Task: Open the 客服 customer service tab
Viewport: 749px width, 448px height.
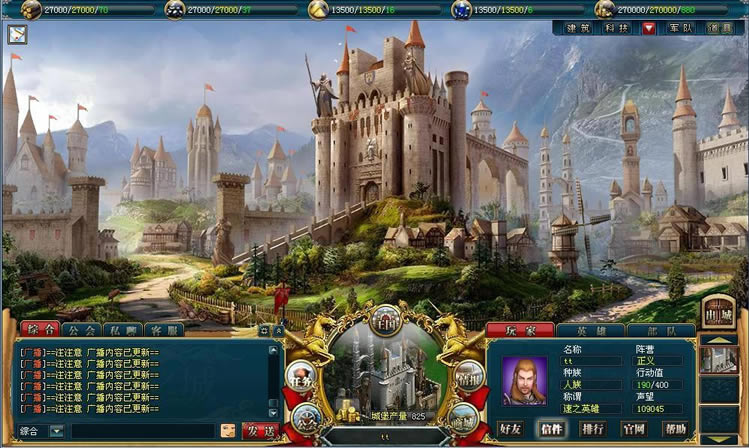Action: point(163,329)
